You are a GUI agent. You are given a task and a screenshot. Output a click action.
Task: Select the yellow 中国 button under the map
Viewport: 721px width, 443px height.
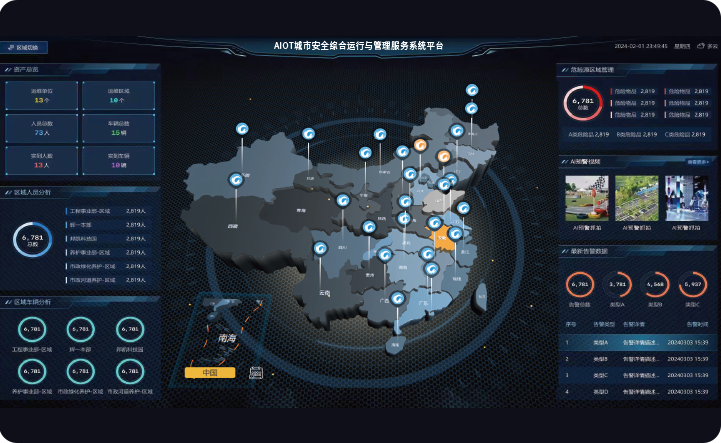(210, 372)
